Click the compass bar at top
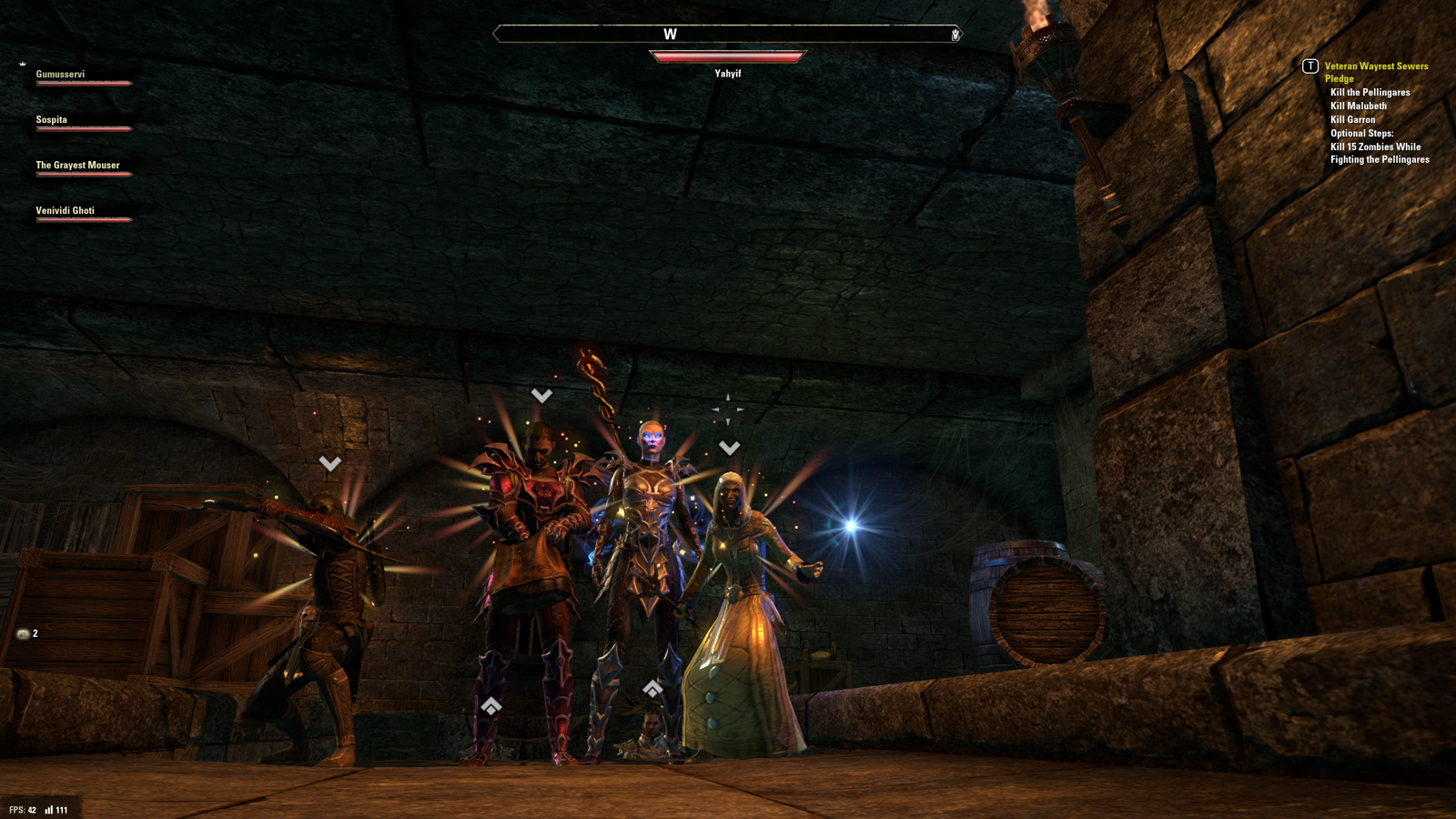The image size is (1456, 819). pyautogui.click(x=726, y=35)
